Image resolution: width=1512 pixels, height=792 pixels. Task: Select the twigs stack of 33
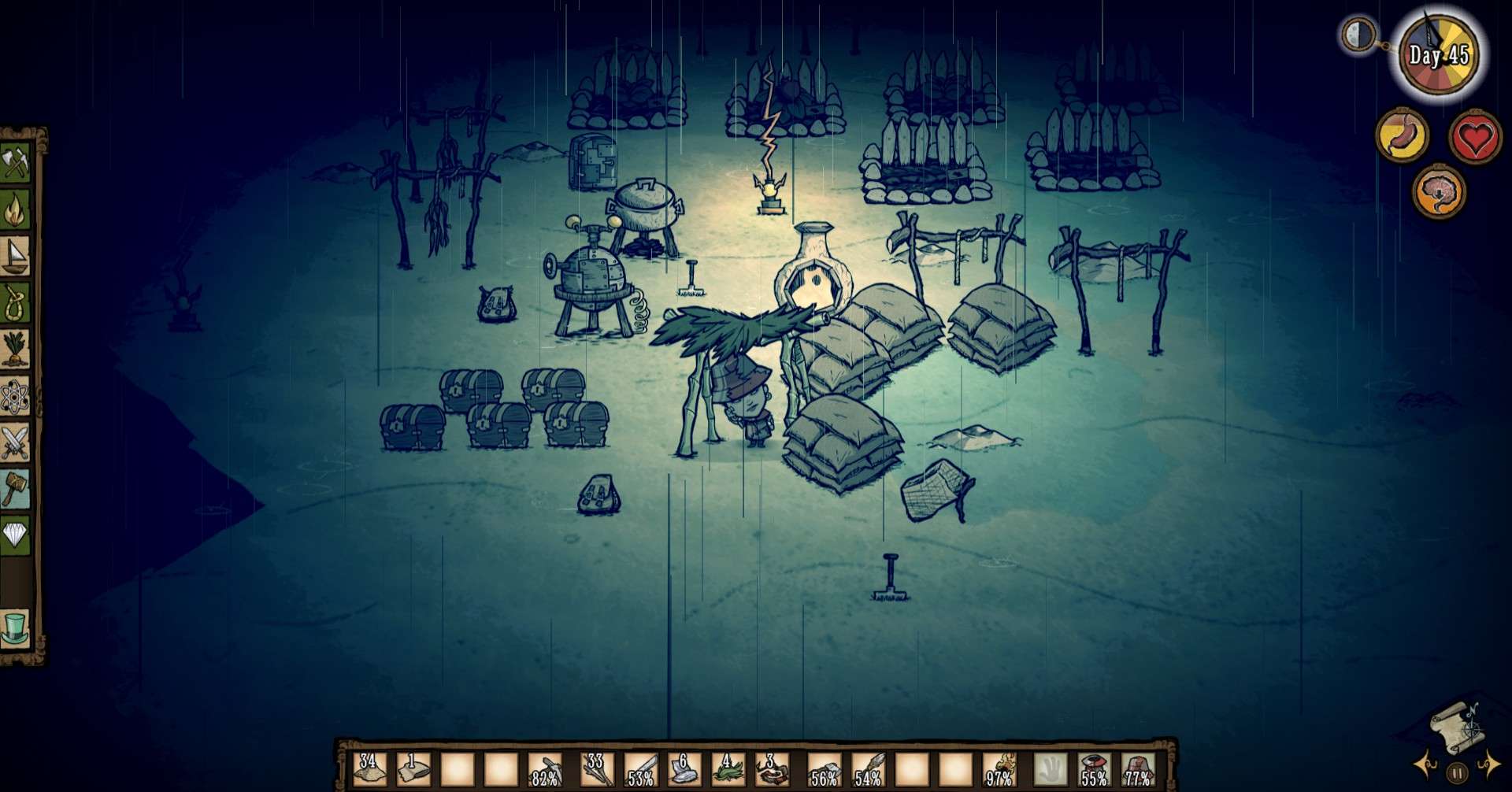(x=596, y=769)
